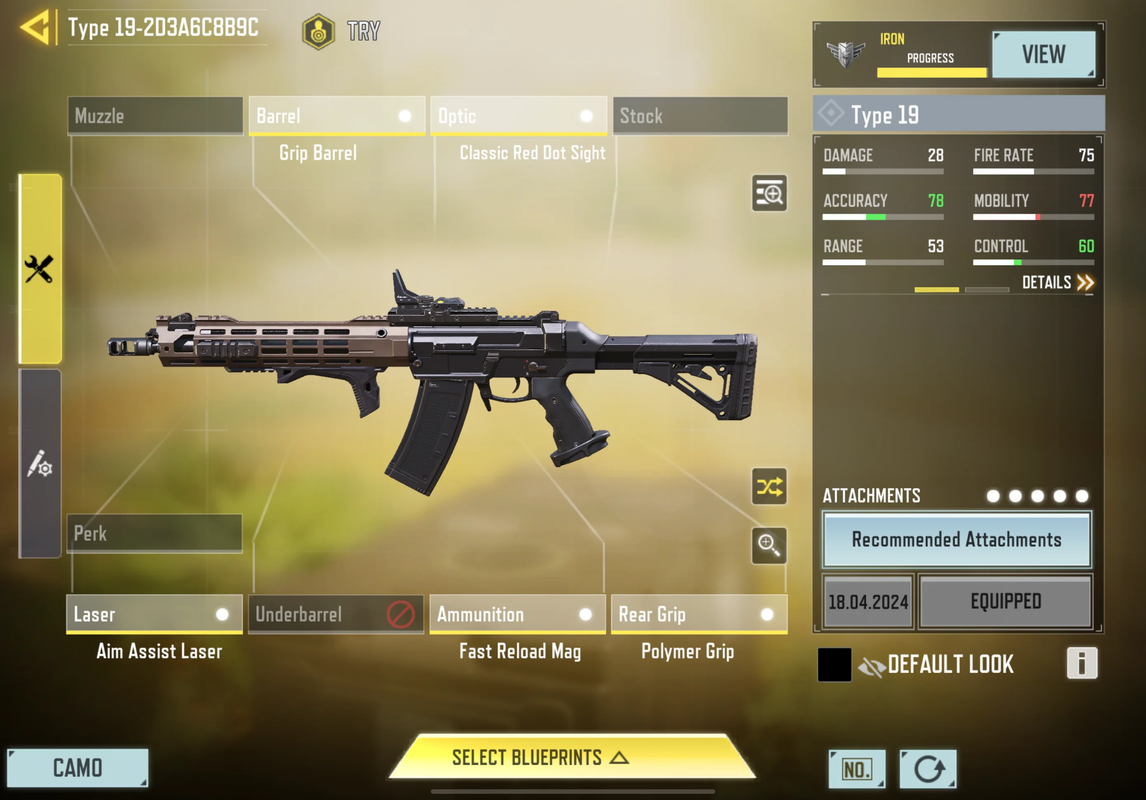Switch to the paint customization side tab
Viewport: 1146px width, 800px height.
tap(40, 464)
